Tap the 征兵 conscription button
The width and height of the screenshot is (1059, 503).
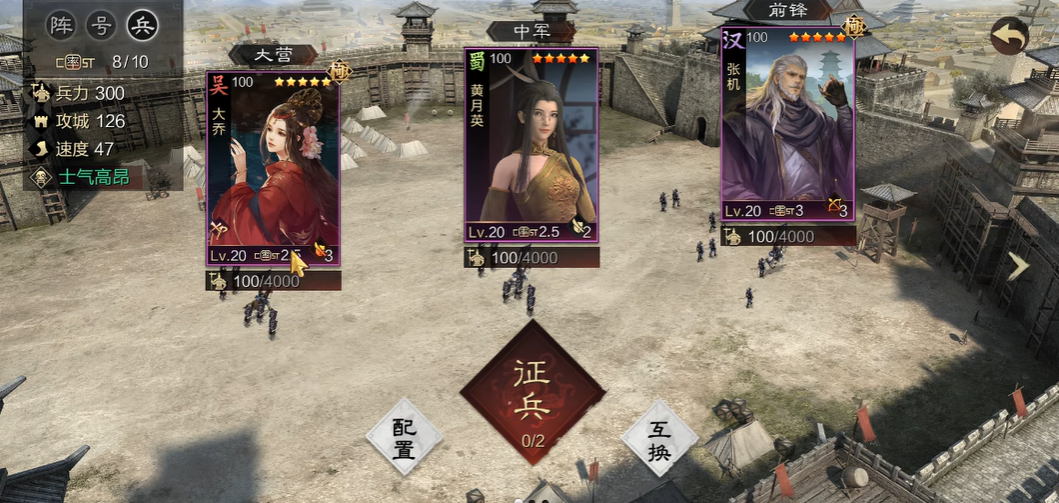pos(532,393)
